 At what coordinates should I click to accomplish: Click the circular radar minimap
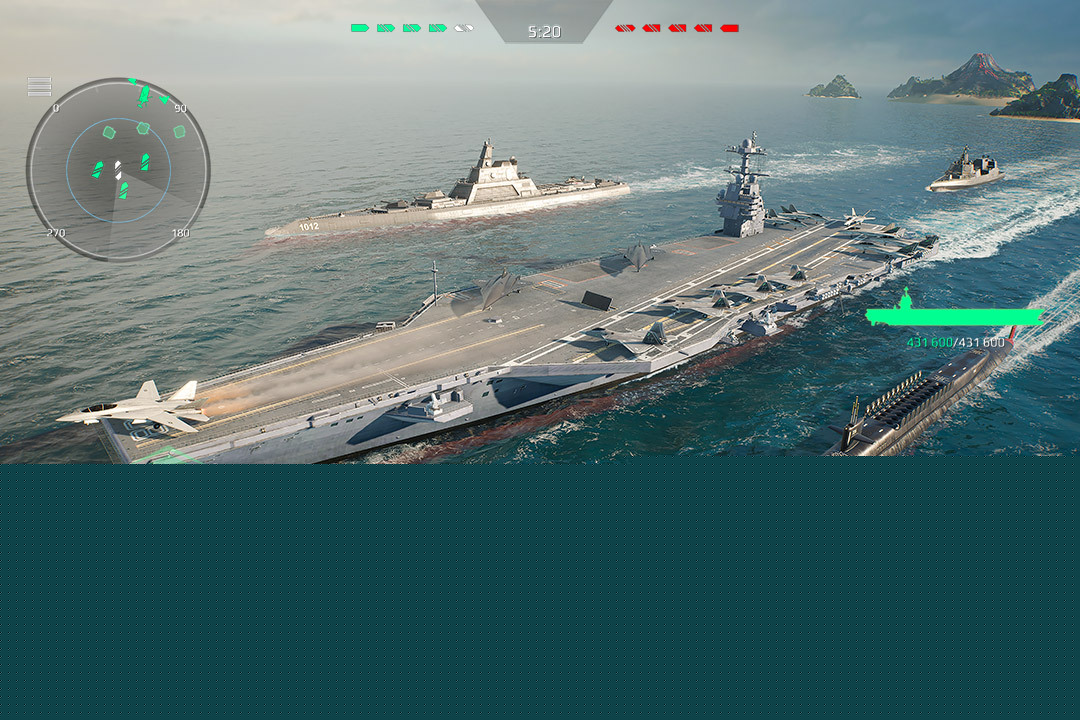(x=118, y=170)
